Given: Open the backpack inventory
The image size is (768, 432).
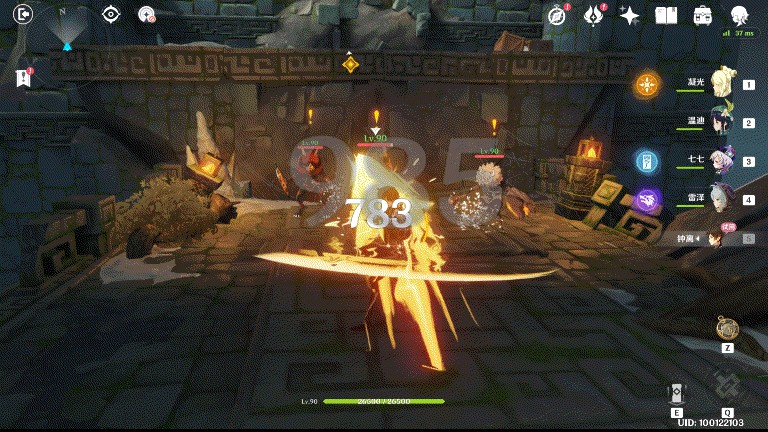Looking at the screenshot, I should tap(703, 15).
